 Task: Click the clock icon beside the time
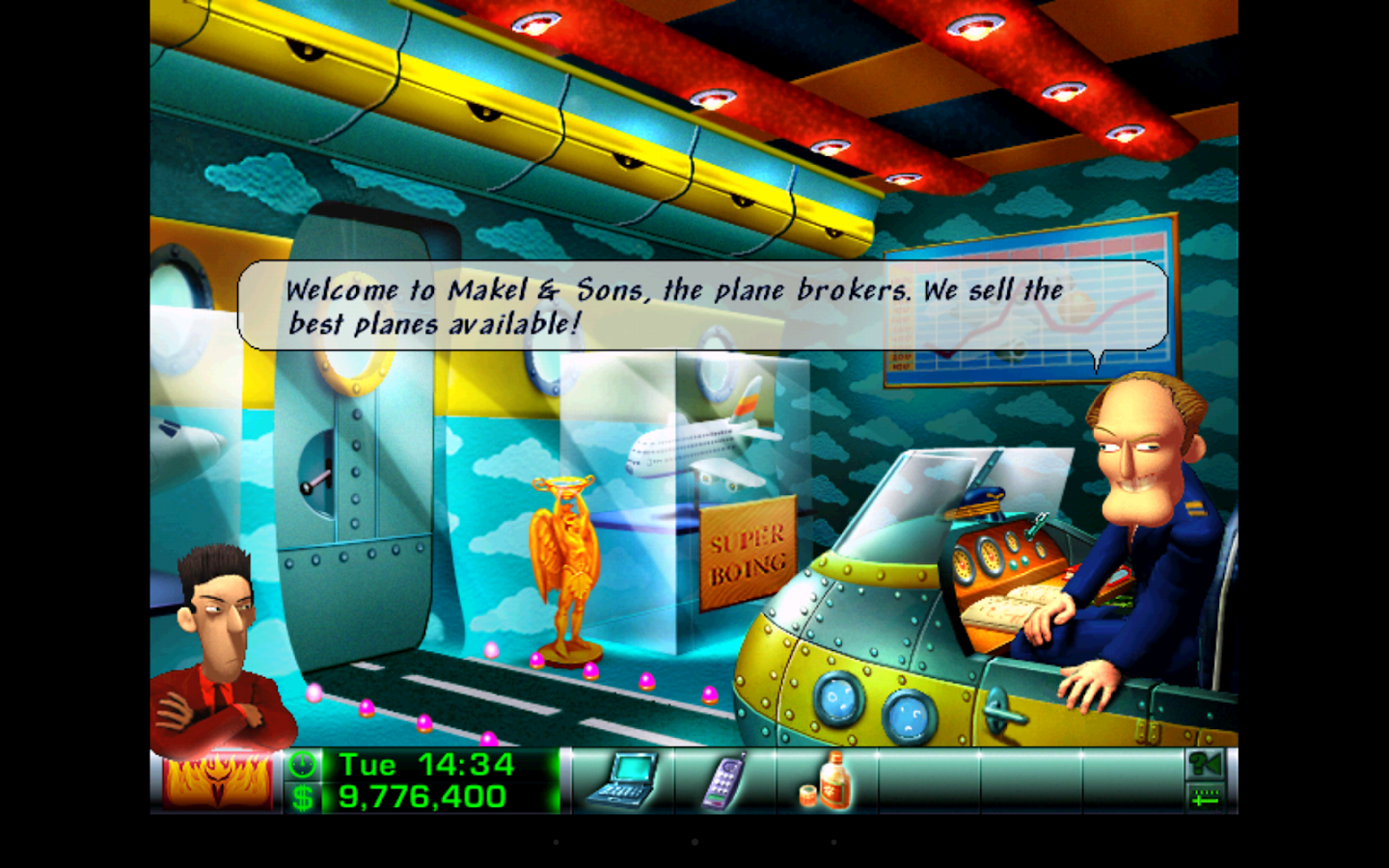click(302, 765)
